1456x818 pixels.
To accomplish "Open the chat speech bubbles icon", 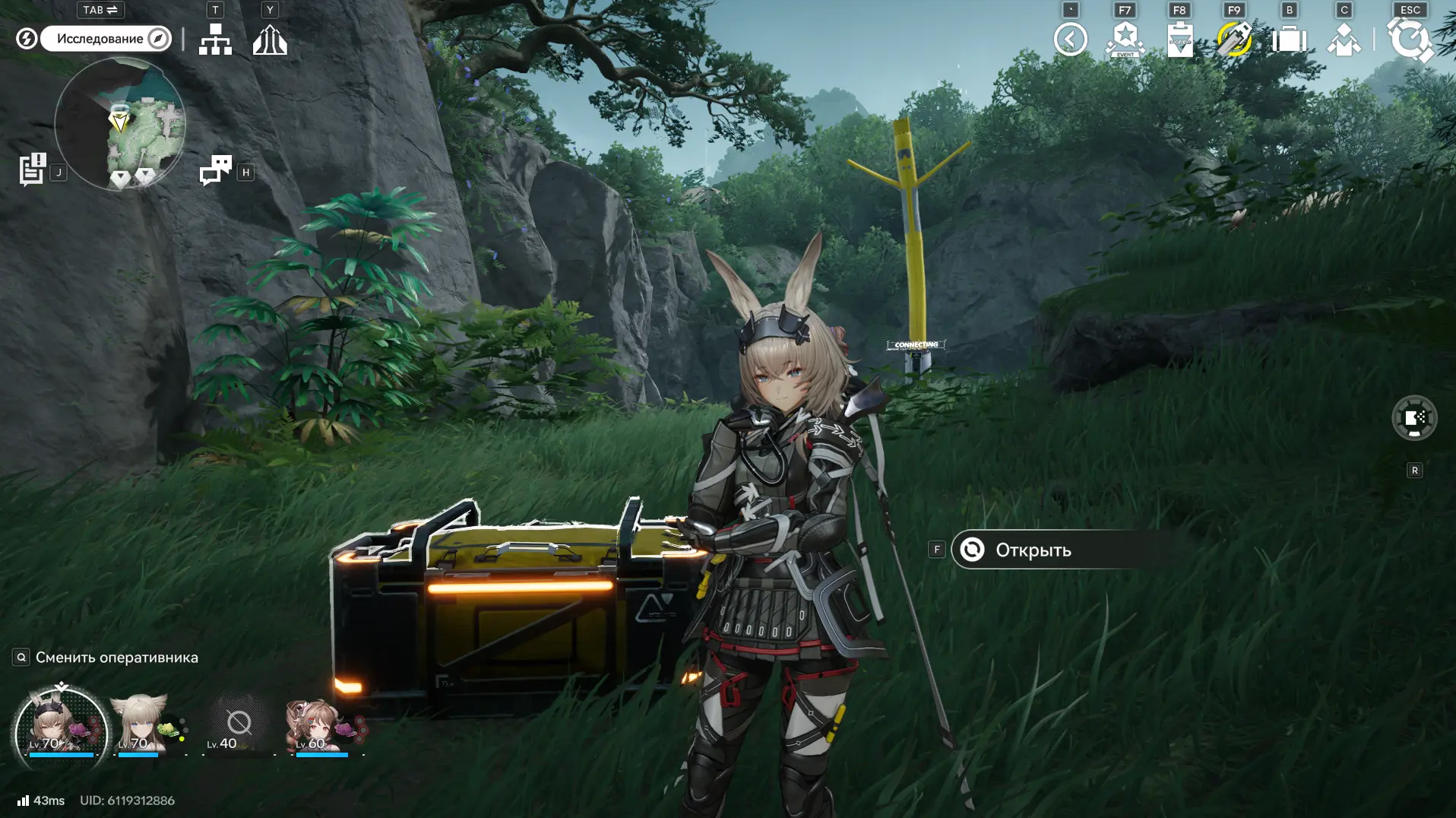I will click(x=215, y=170).
